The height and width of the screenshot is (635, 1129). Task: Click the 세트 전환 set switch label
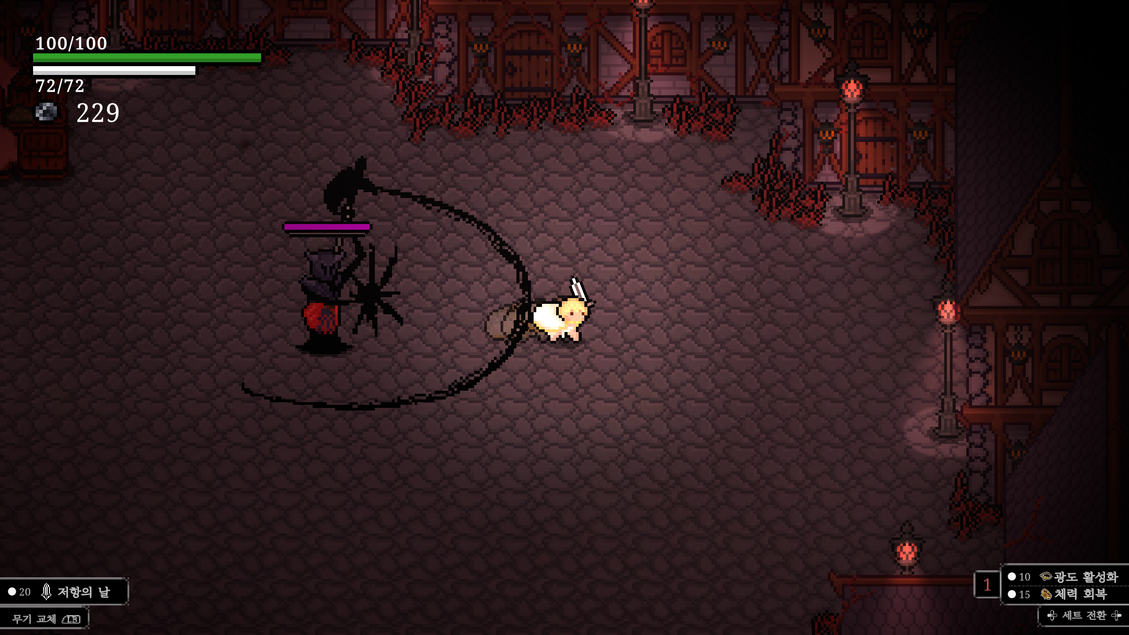pyautogui.click(x=1084, y=616)
